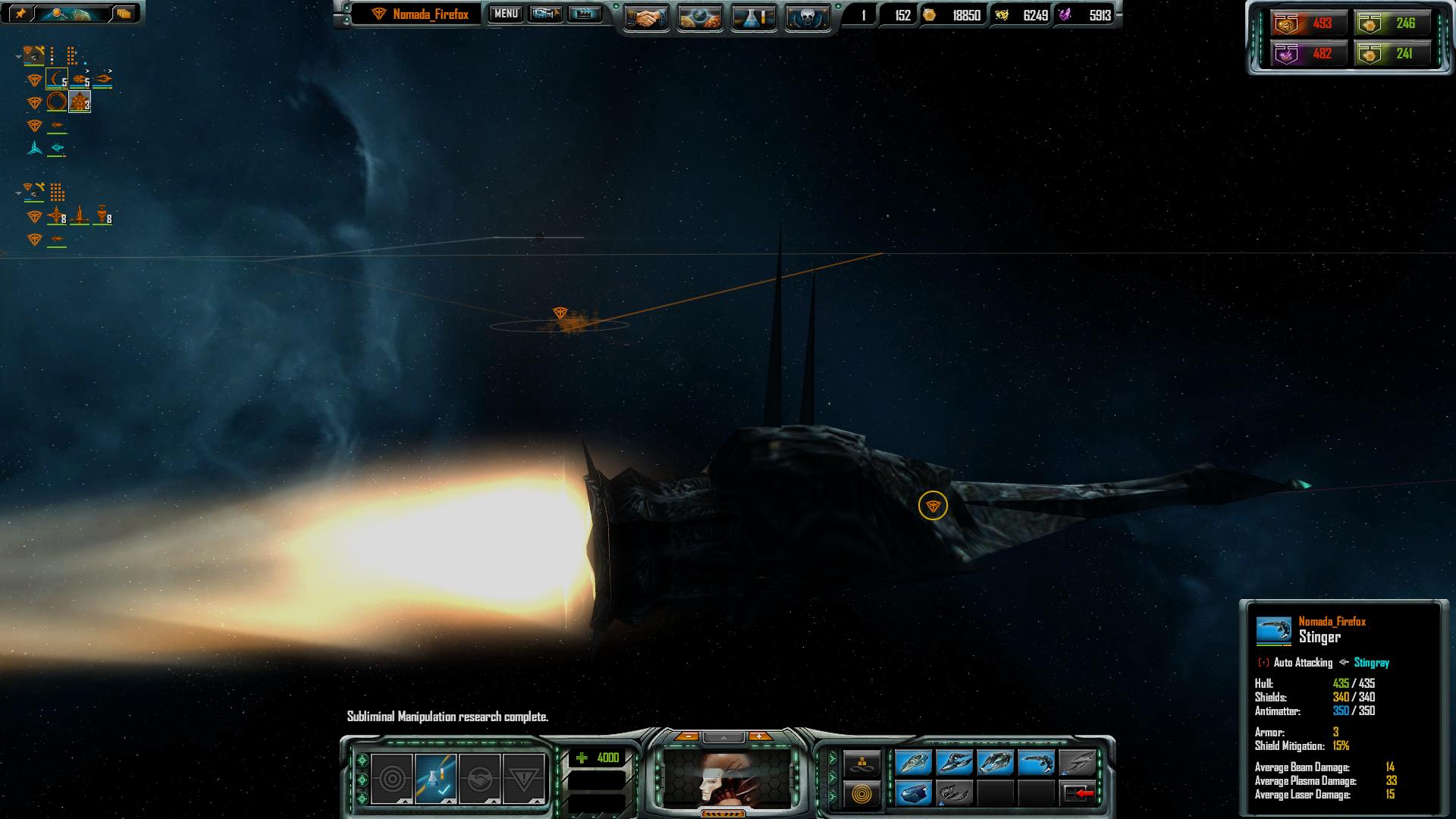
Task: Open the skull pirate bounty screen
Action: click(x=806, y=18)
